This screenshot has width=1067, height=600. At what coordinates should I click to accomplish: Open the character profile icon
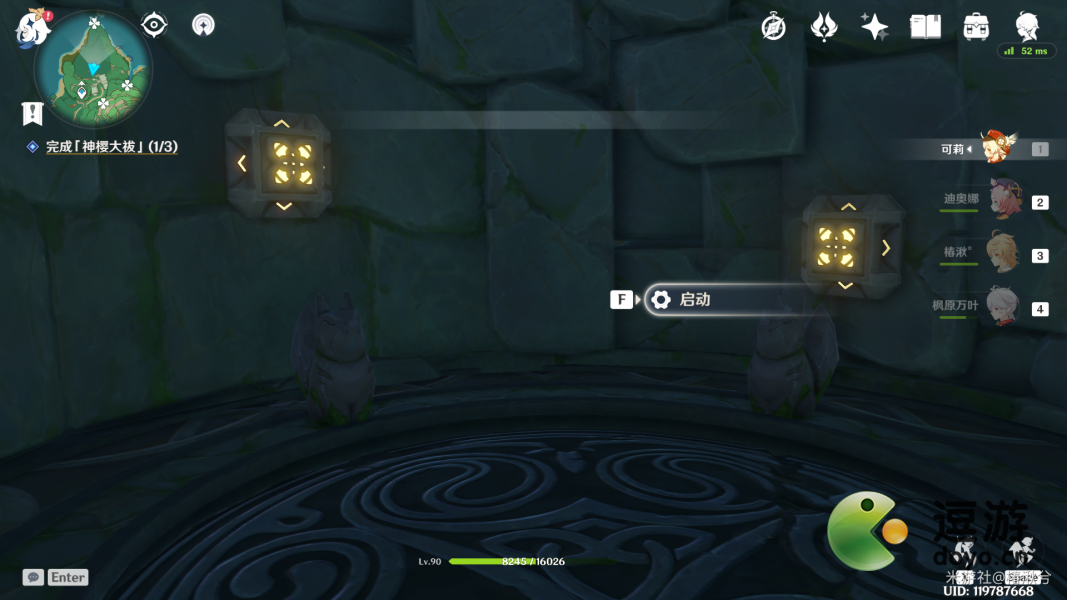[x=1026, y=26]
